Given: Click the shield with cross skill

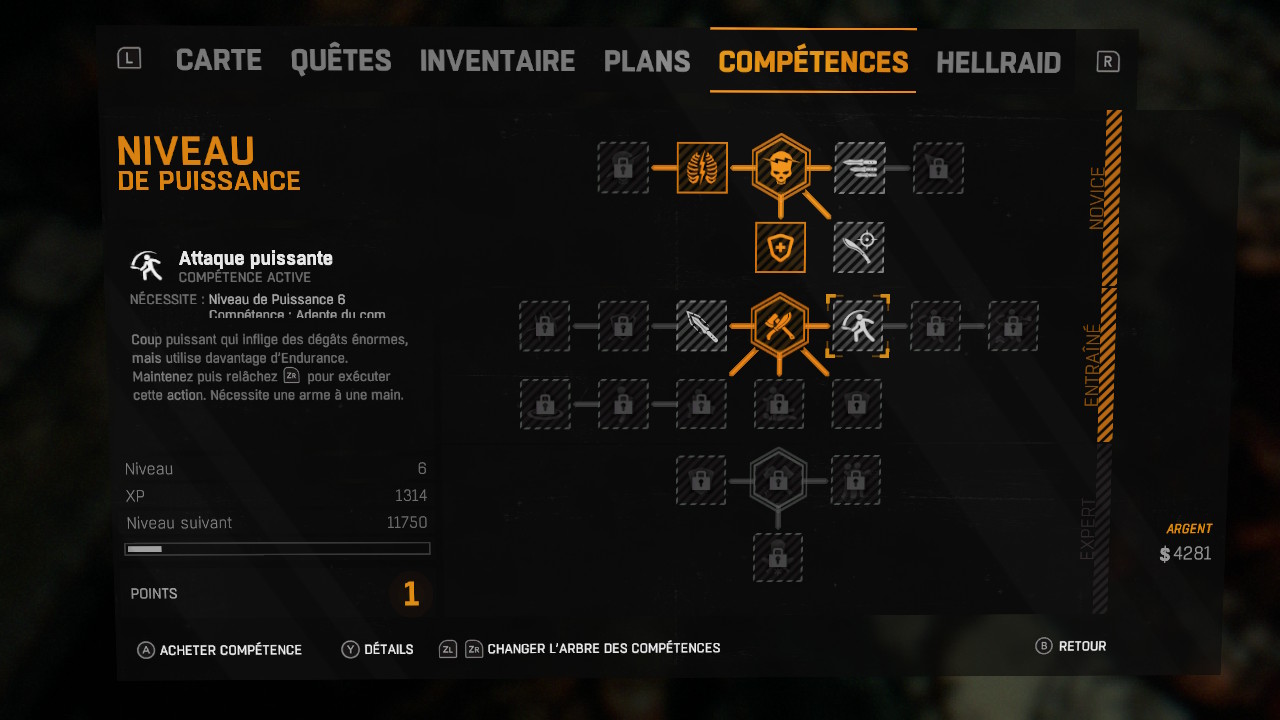Looking at the screenshot, I should pos(780,247).
